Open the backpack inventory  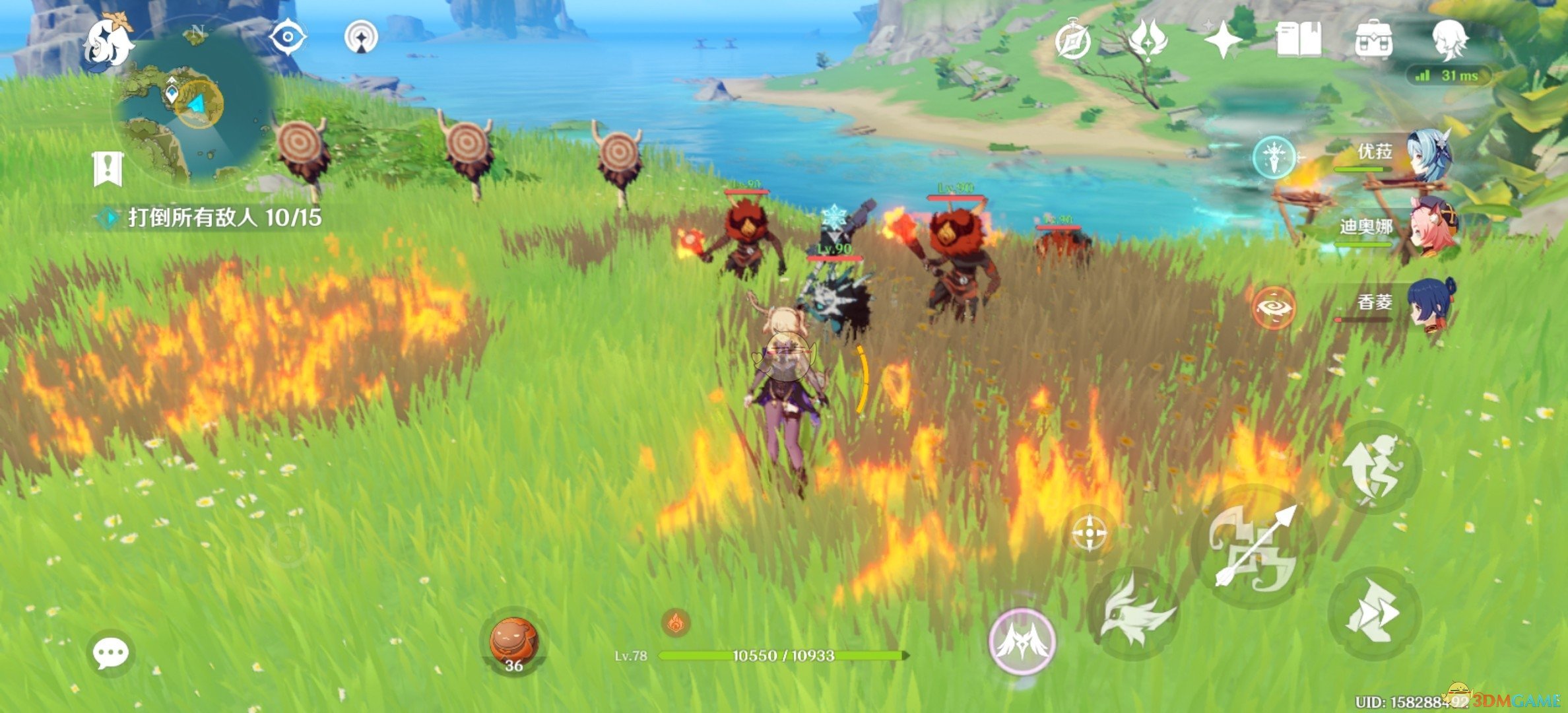coord(1374,40)
